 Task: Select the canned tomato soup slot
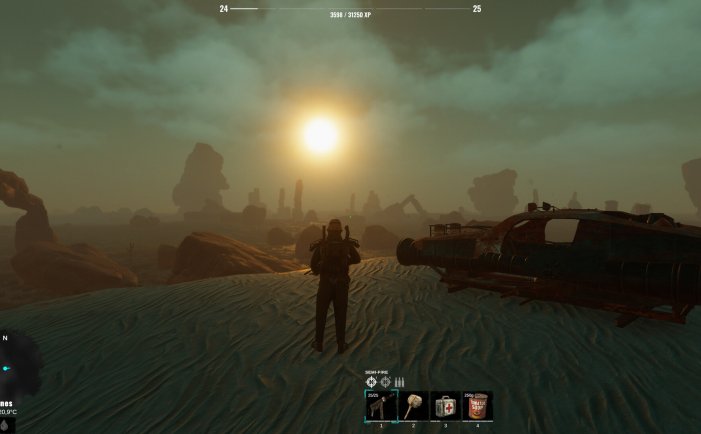[x=478, y=405]
